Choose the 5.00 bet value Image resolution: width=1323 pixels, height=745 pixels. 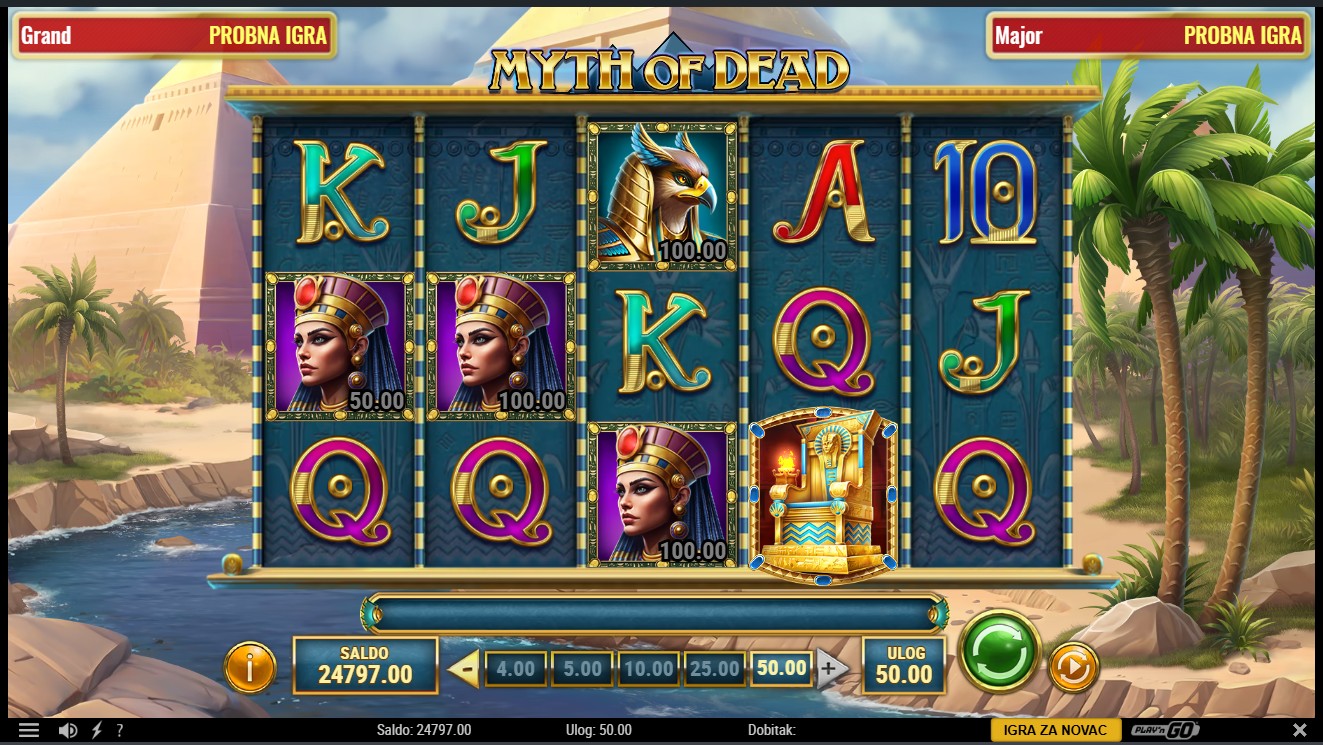coord(582,668)
